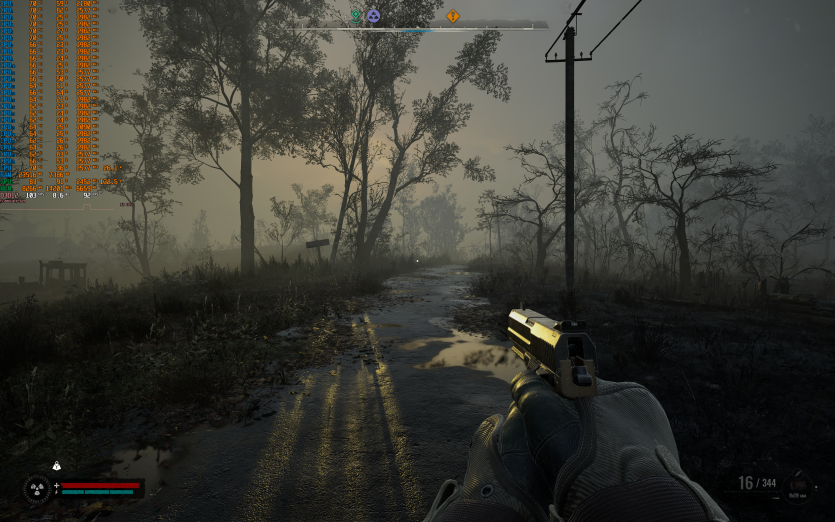
Task: Click the radiation trefoil indicator
Action: (37, 489)
